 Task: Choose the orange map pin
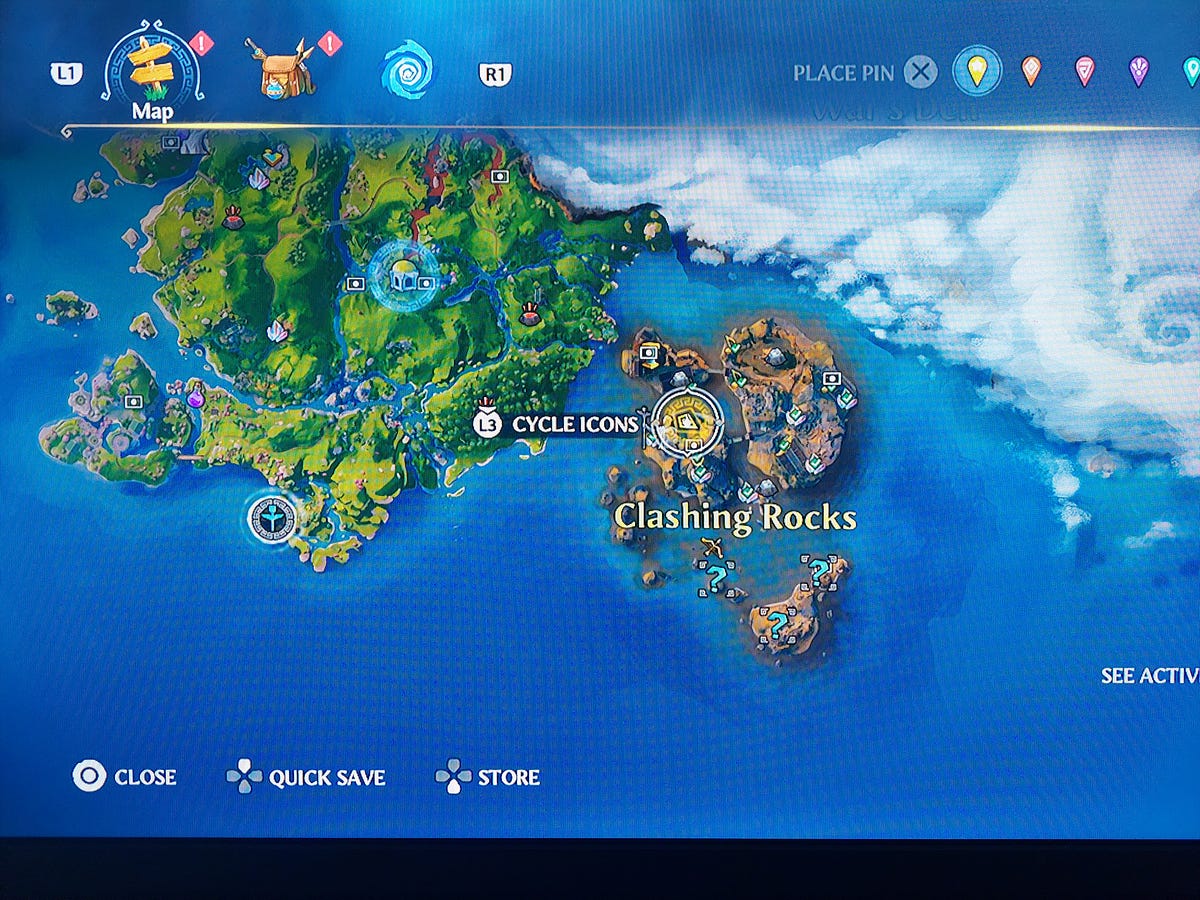(1031, 71)
